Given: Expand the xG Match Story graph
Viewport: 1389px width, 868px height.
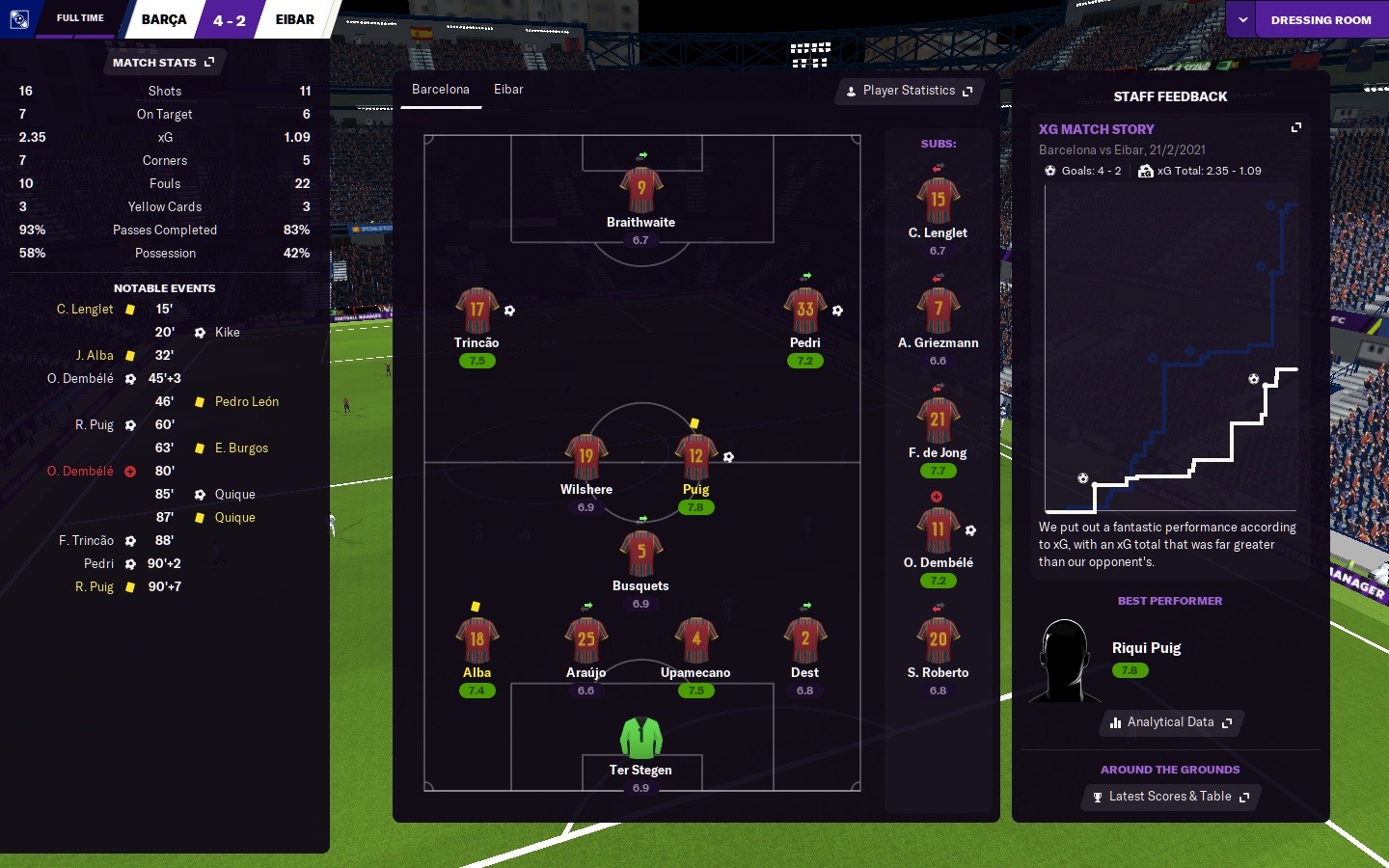Looking at the screenshot, I should tap(1296, 127).
